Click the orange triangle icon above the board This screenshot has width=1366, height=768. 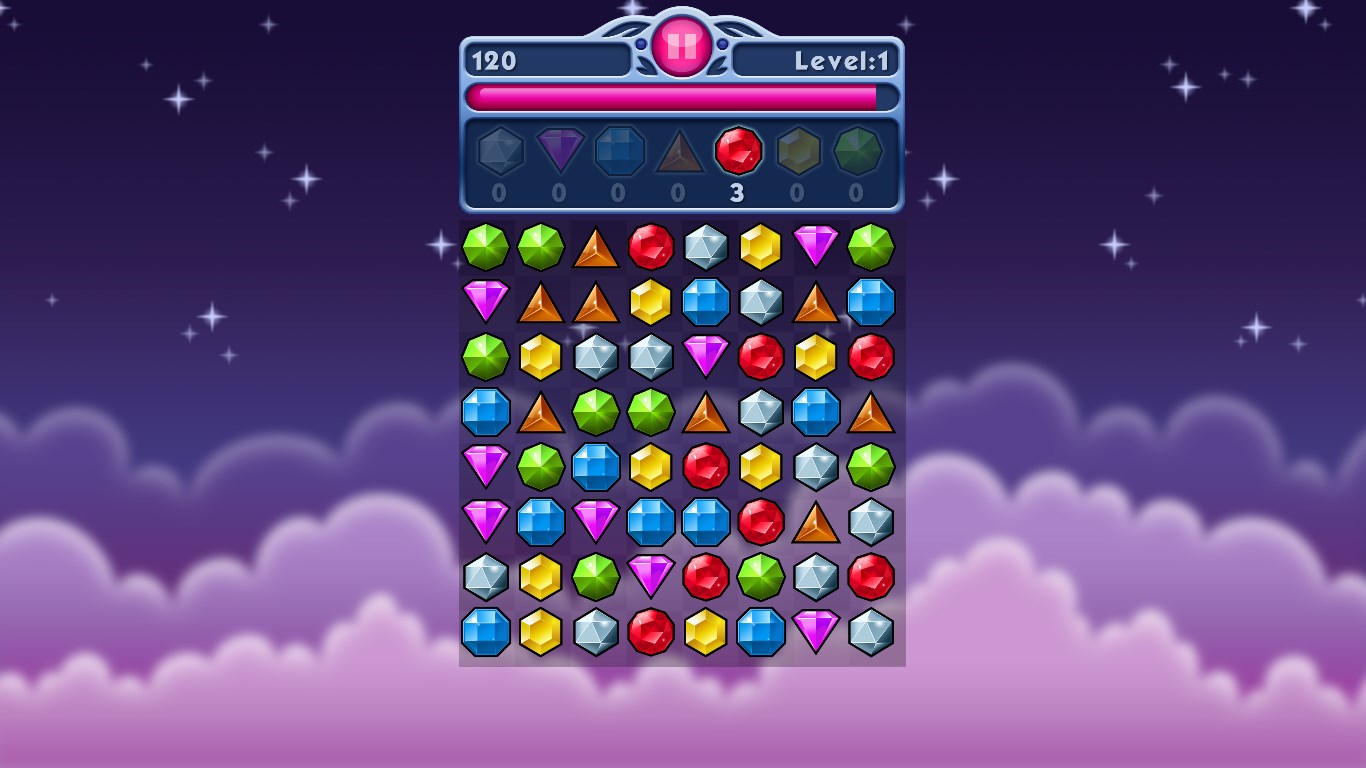(x=678, y=150)
